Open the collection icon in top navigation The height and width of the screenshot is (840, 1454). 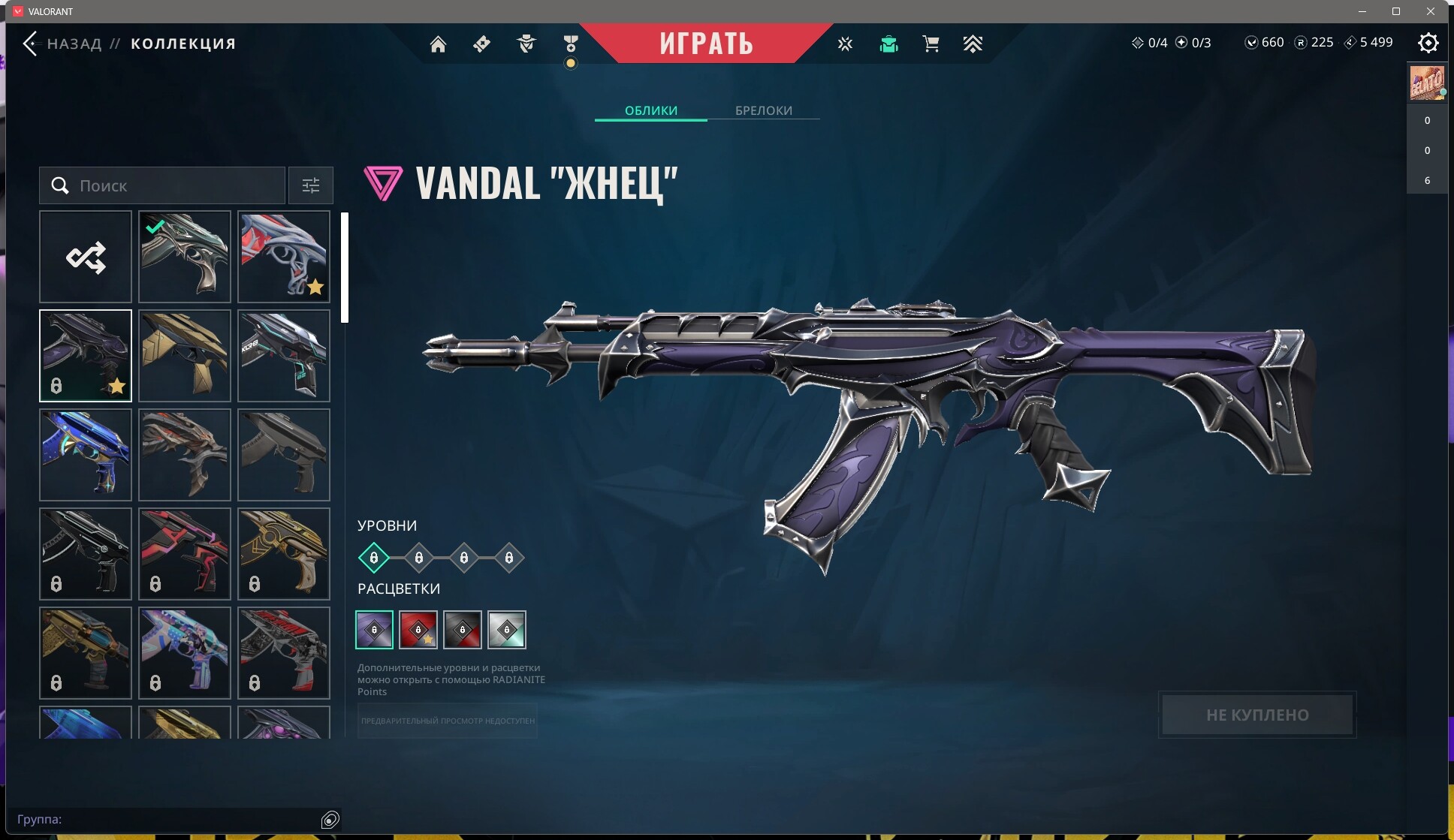pos(888,44)
